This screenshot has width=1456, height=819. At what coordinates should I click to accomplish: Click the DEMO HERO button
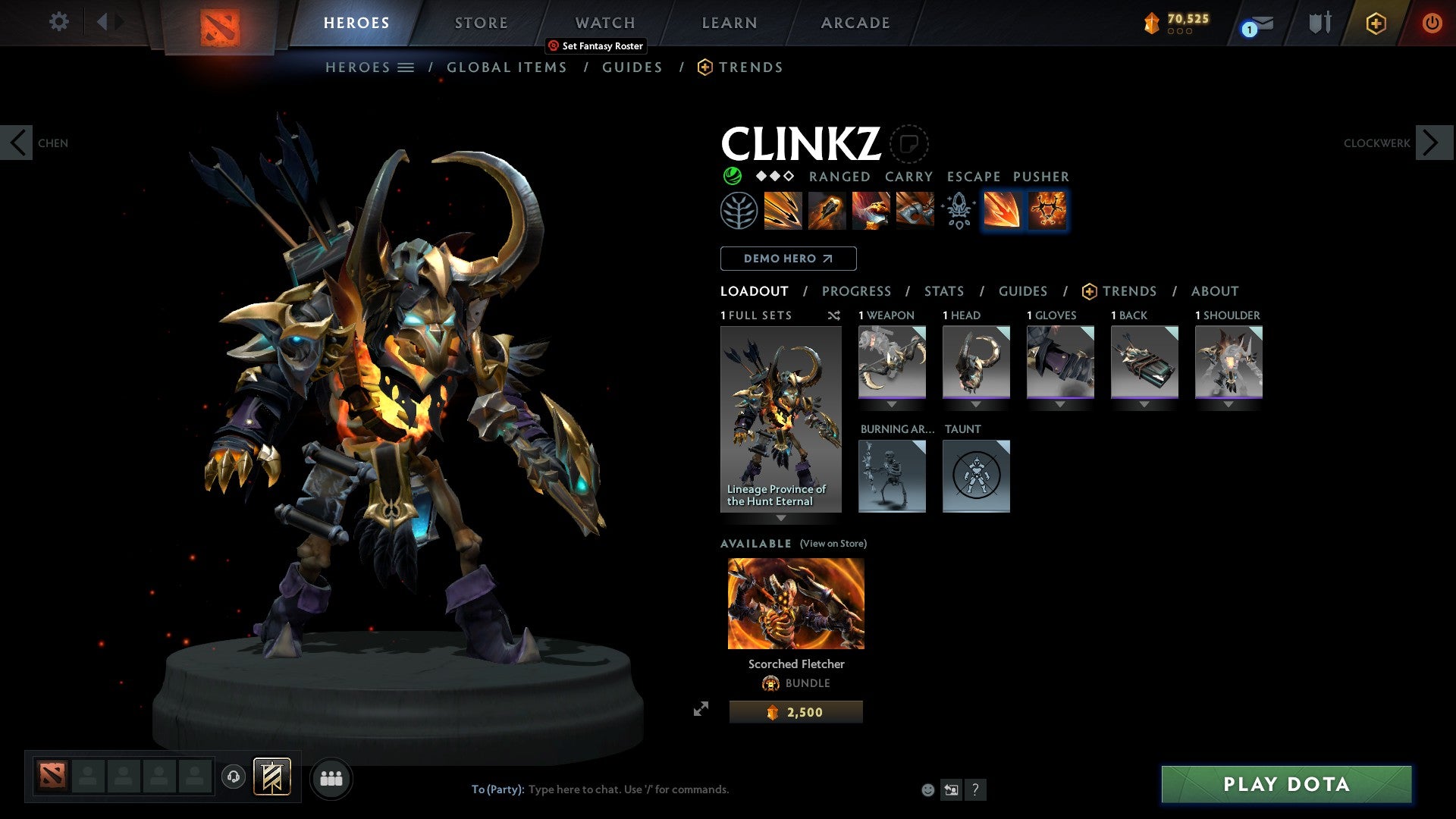[787, 259]
